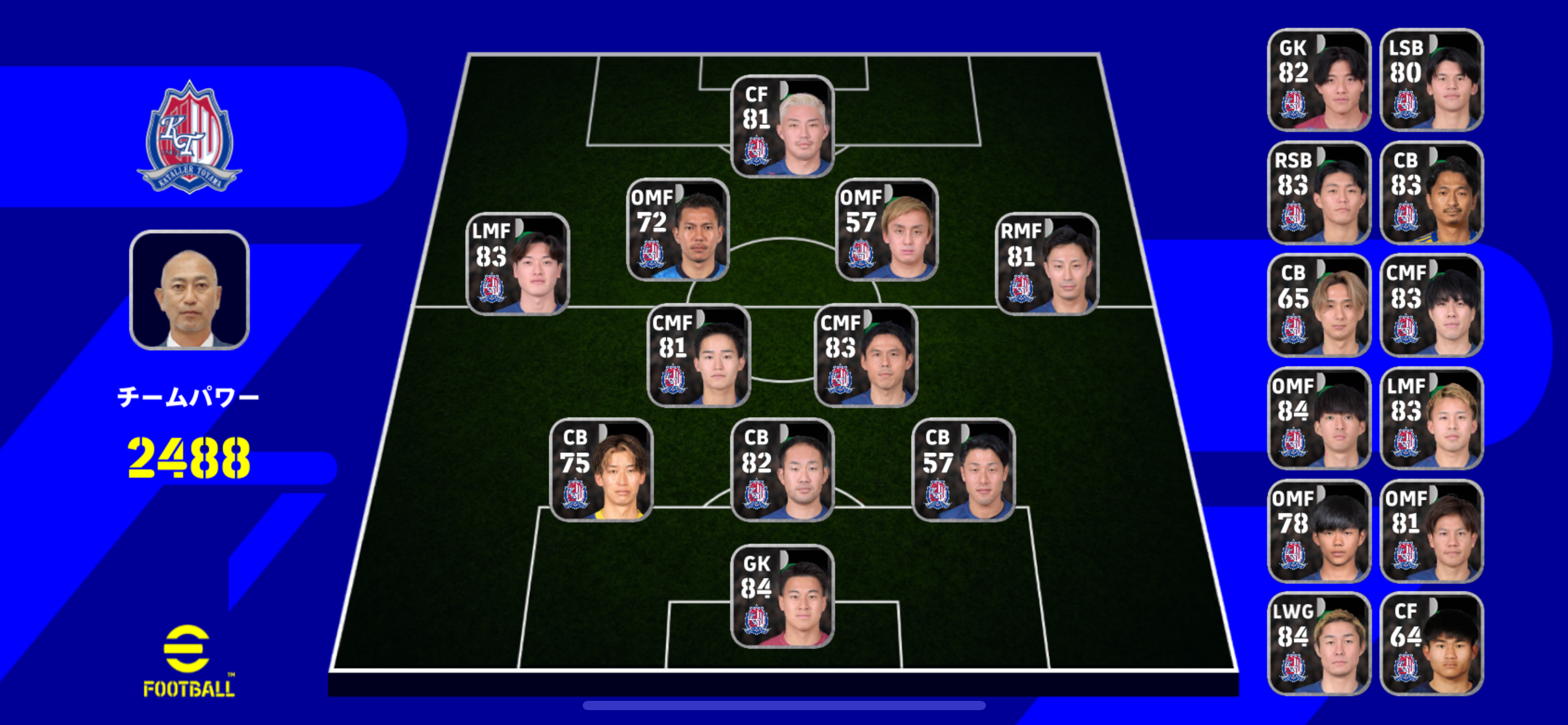Choose the LWG 84 substitute card
1568x725 pixels.
point(1319,644)
